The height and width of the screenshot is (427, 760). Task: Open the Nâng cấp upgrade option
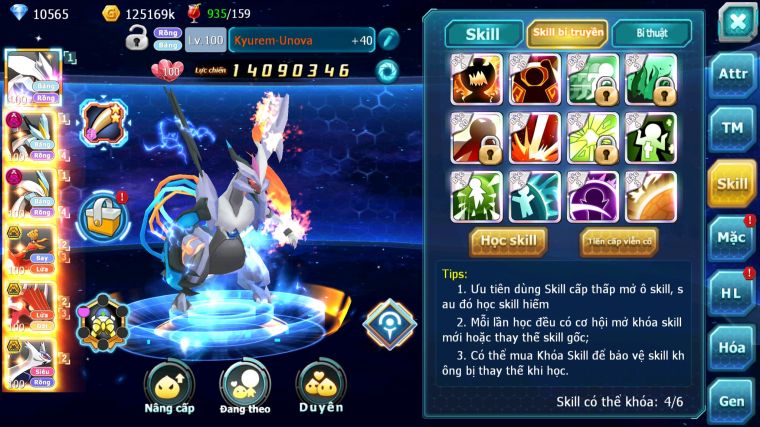(170, 387)
